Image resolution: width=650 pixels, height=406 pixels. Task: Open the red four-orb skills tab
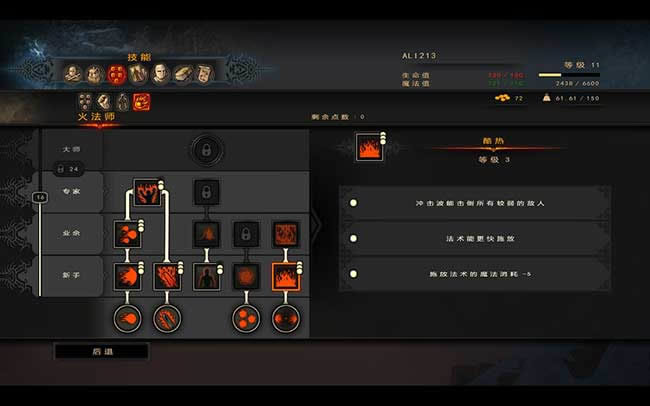(116, 73)
